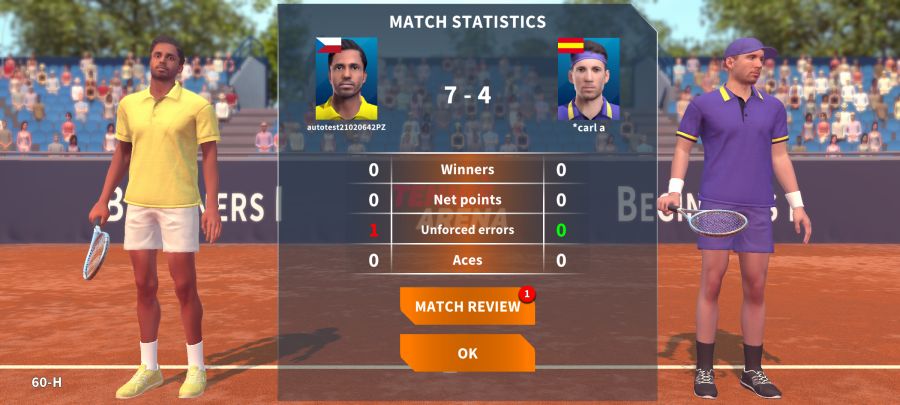900x405 pixels.
Task: Open the Match Review
Action: pyautogui.click(x=467, y=307)
